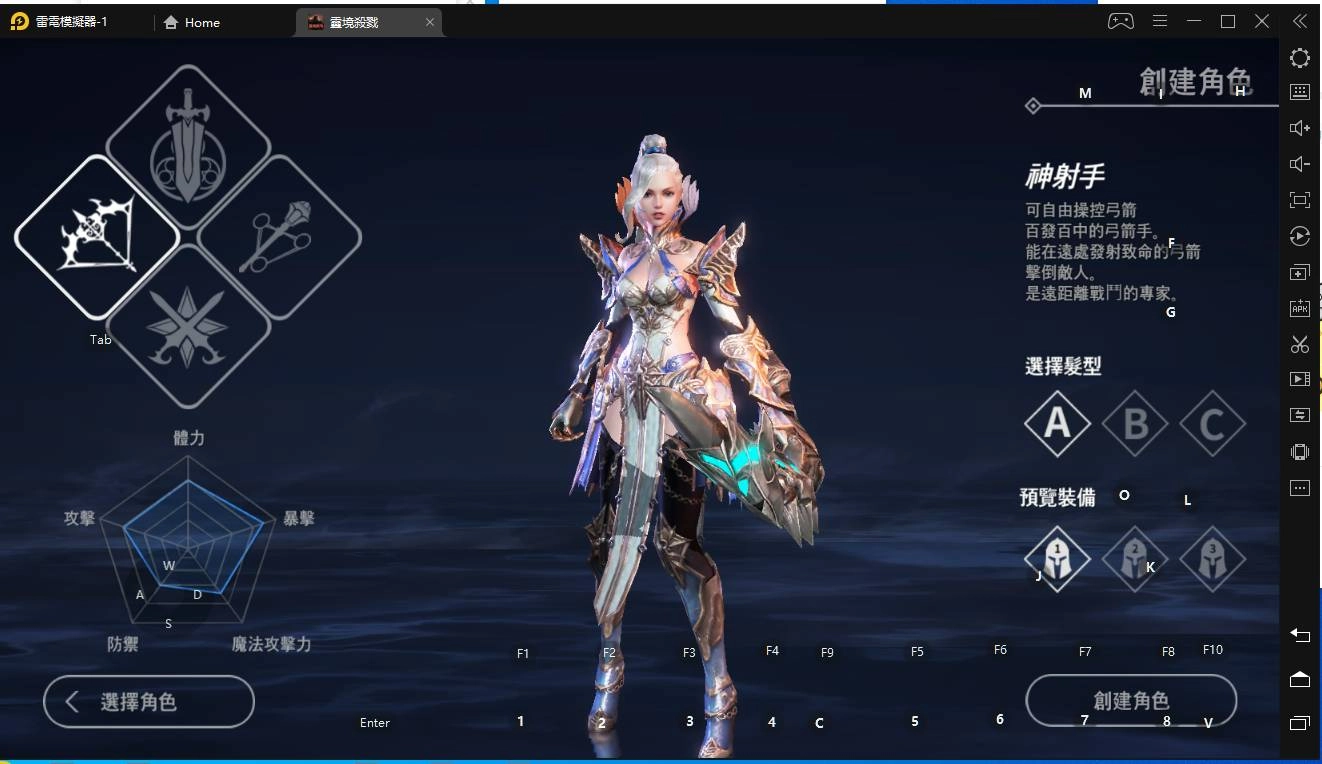
Task: Go back via the 選擇角色 button
Action: point(148,701)
